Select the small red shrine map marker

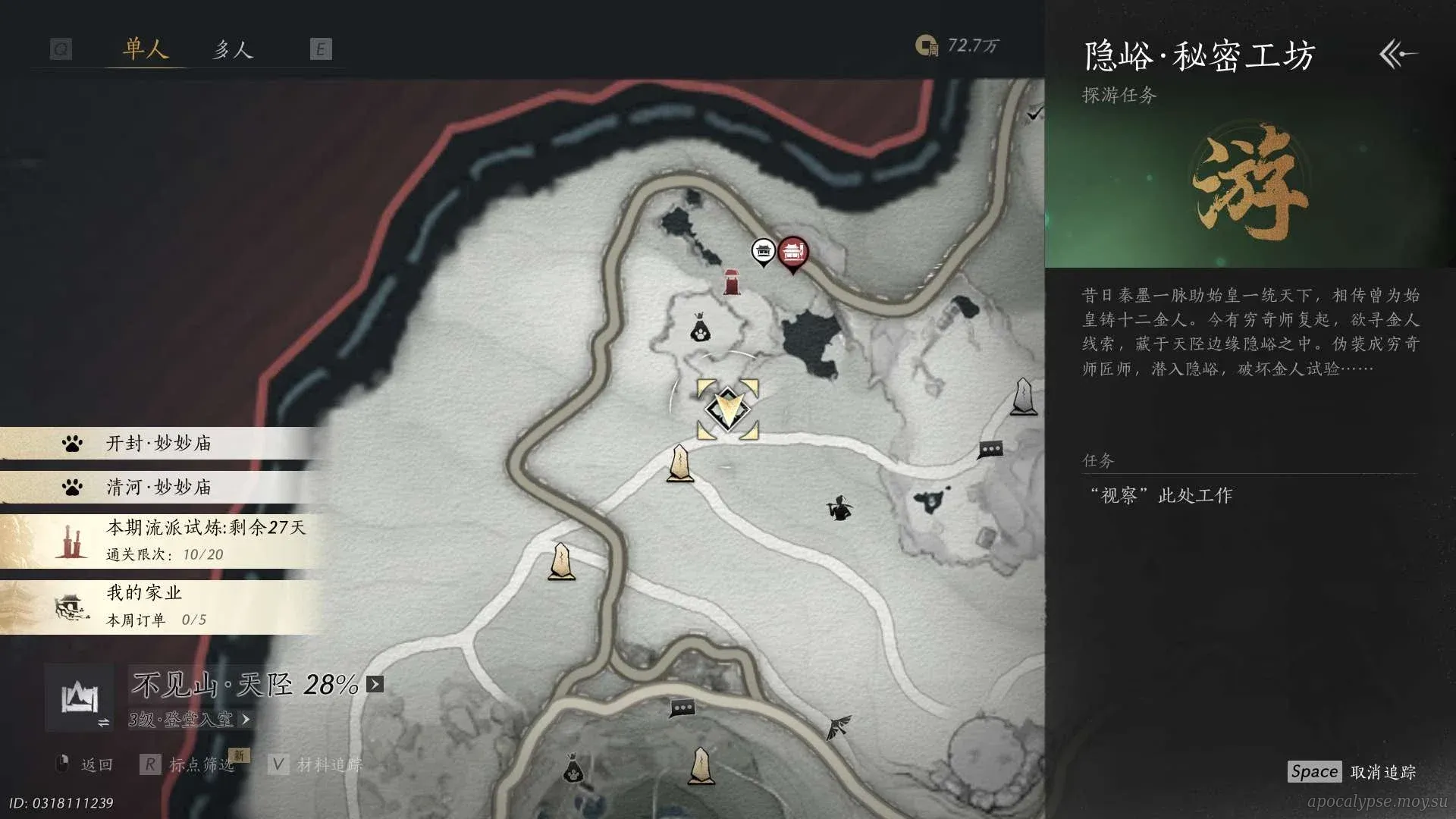[x=732, y=282]
